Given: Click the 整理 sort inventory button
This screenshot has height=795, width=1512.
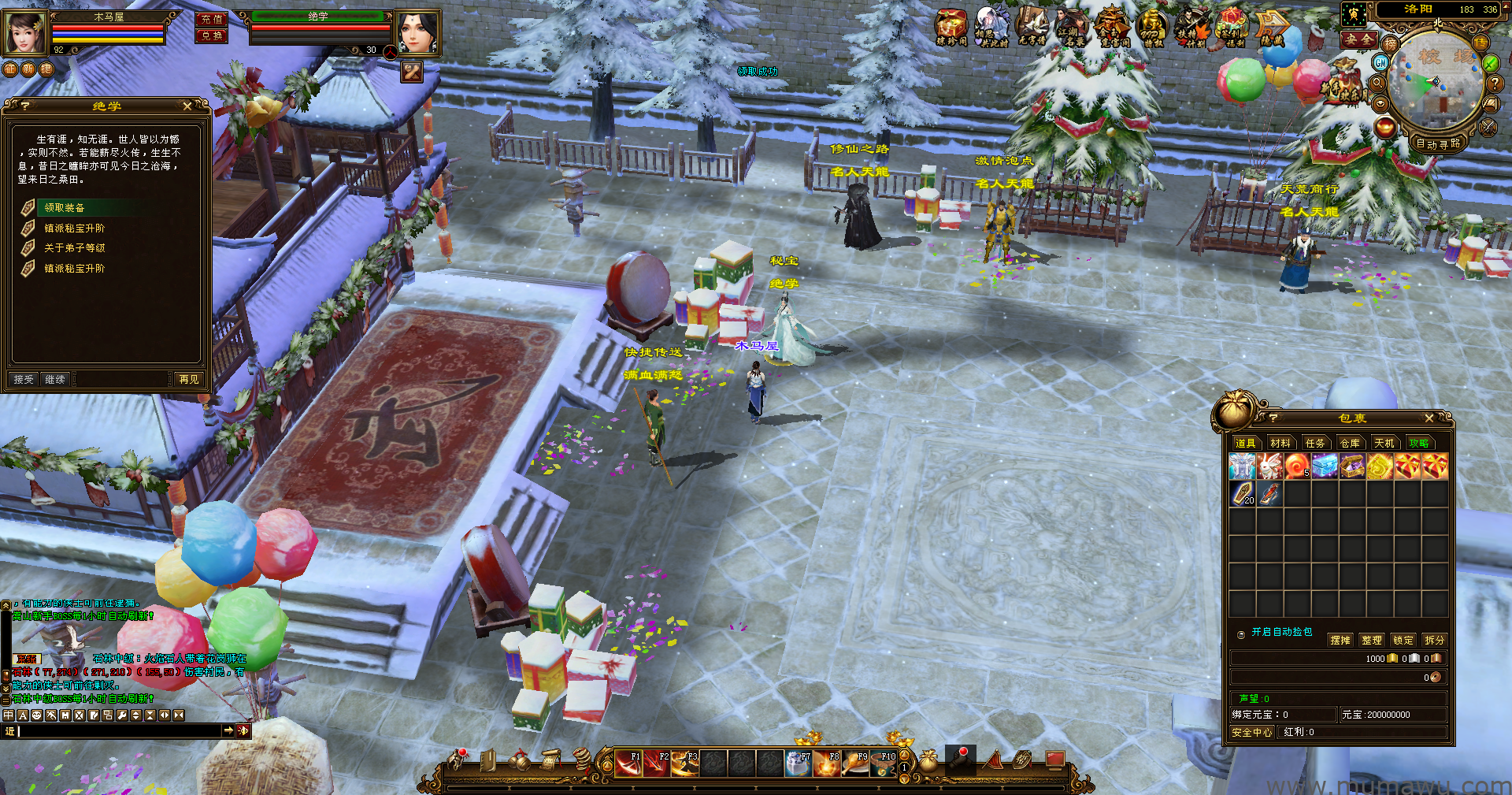Looking at the screenshot, I should 1372,640.
